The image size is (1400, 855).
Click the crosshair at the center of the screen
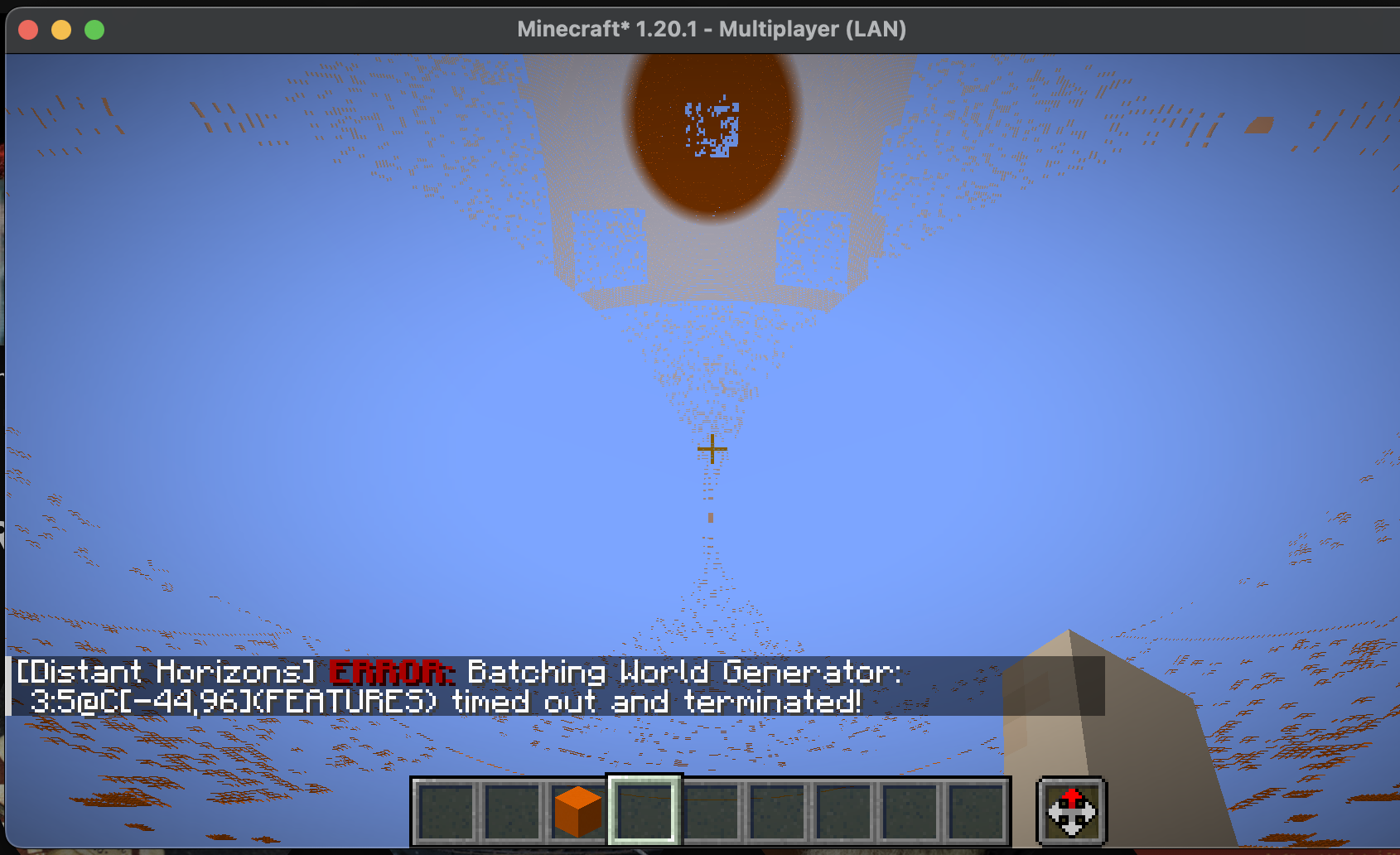(x=711, y=448)
